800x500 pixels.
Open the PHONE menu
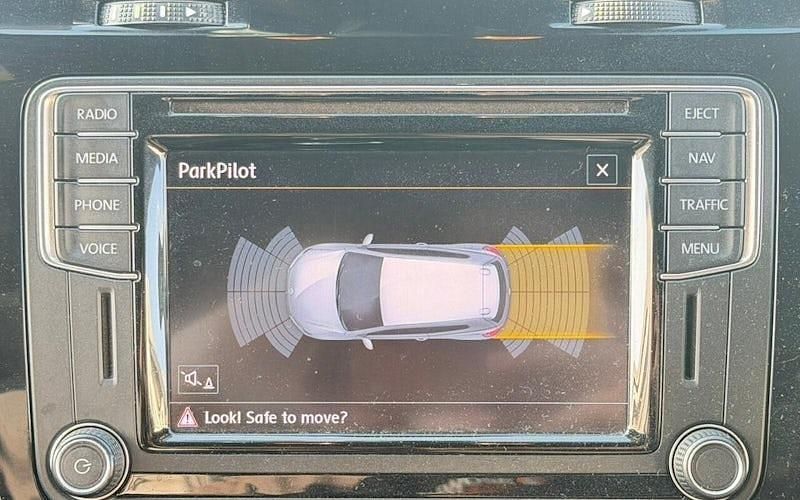pyautogui.click(x=96, y=204)
